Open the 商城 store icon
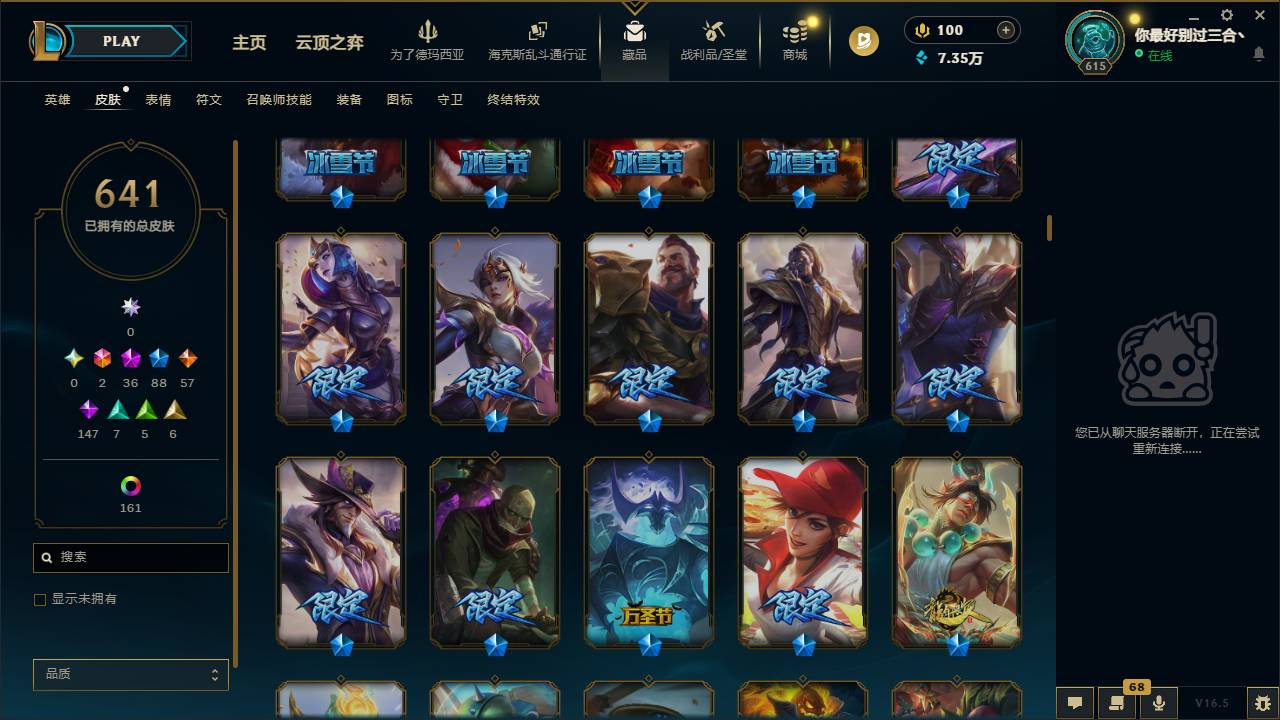Image resolution: width=1280 pixels, height=720 pixels. 794,40
